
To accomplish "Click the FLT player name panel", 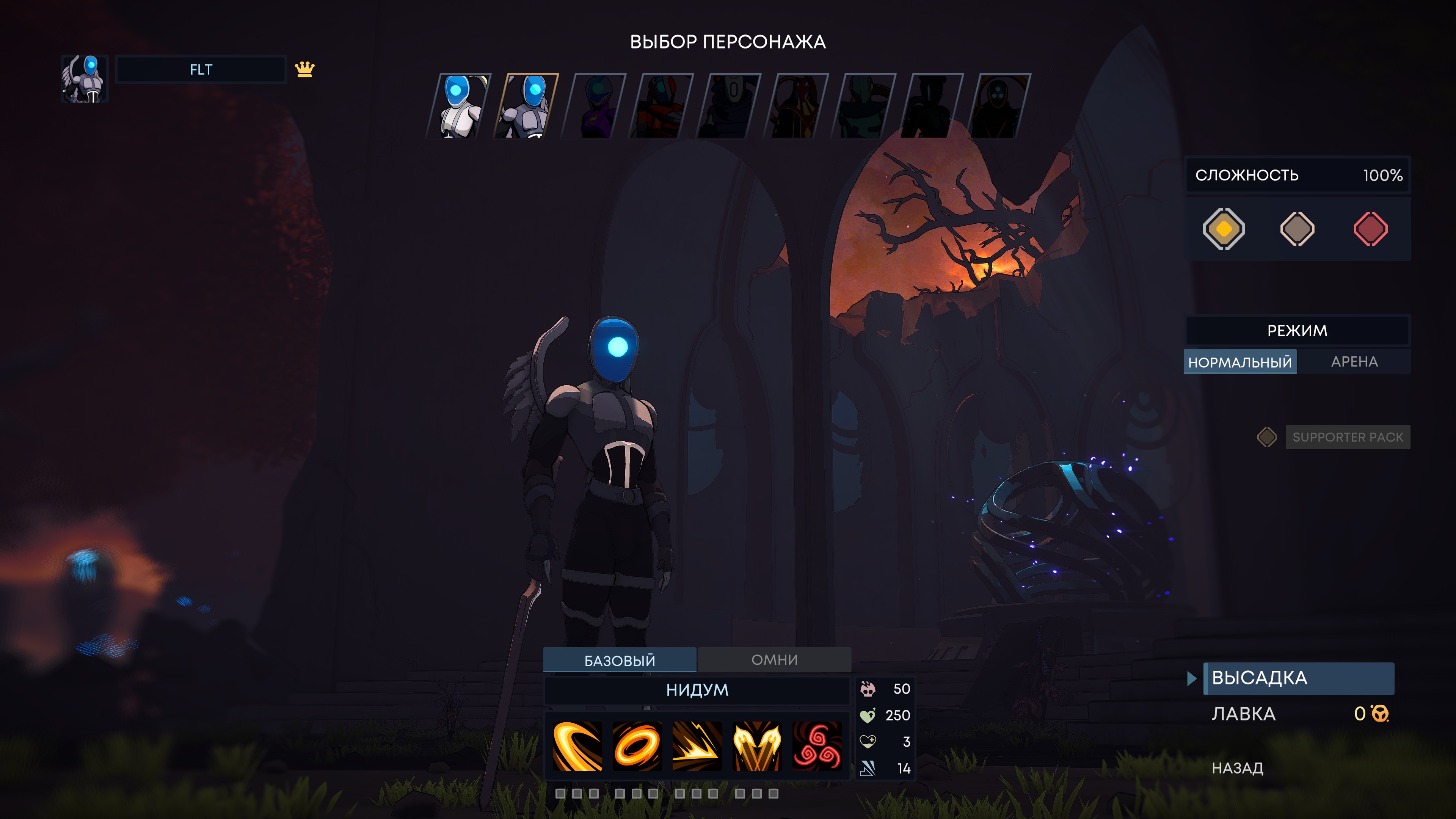I will [201, 69].
